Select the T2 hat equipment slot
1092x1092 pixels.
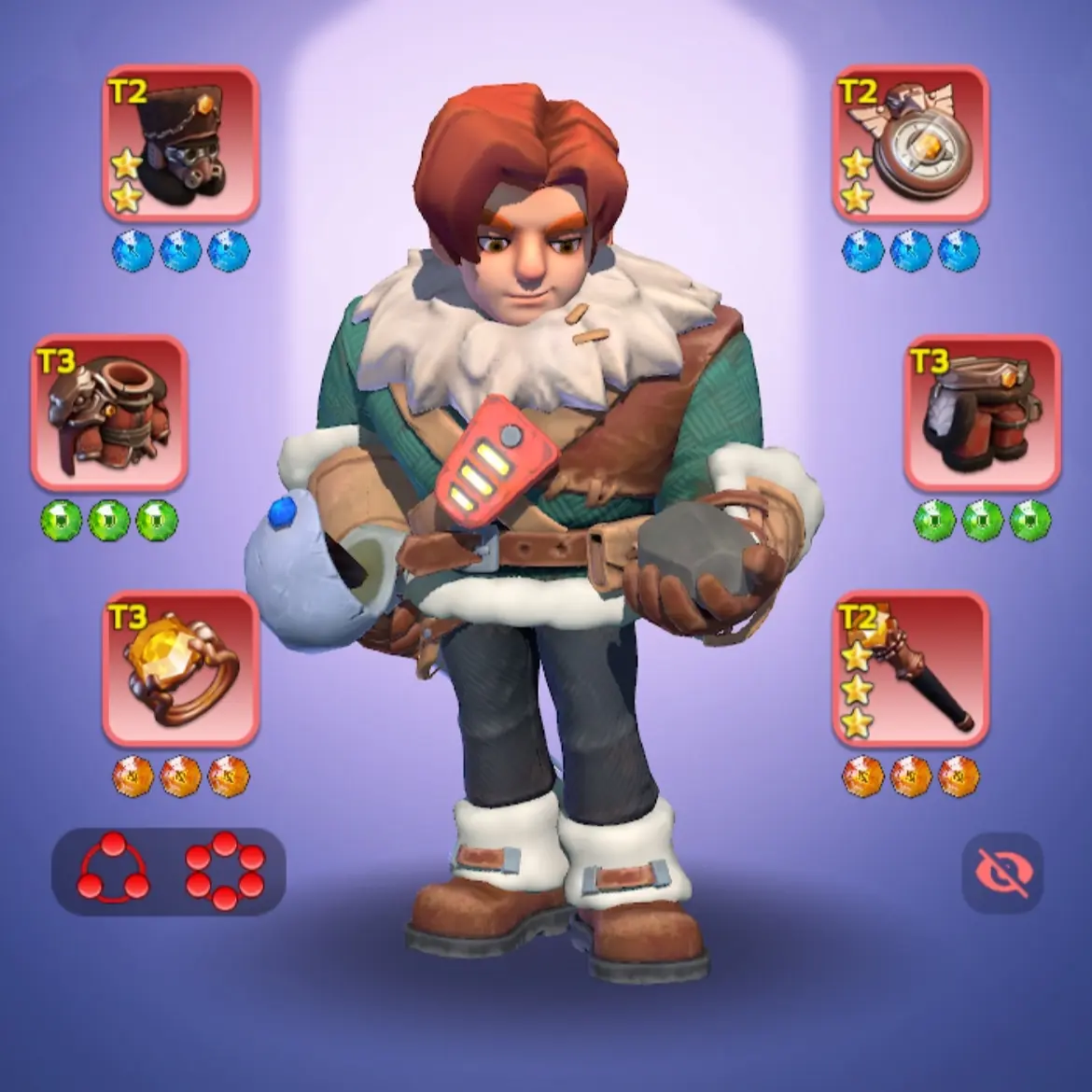[x=180, y=143]
